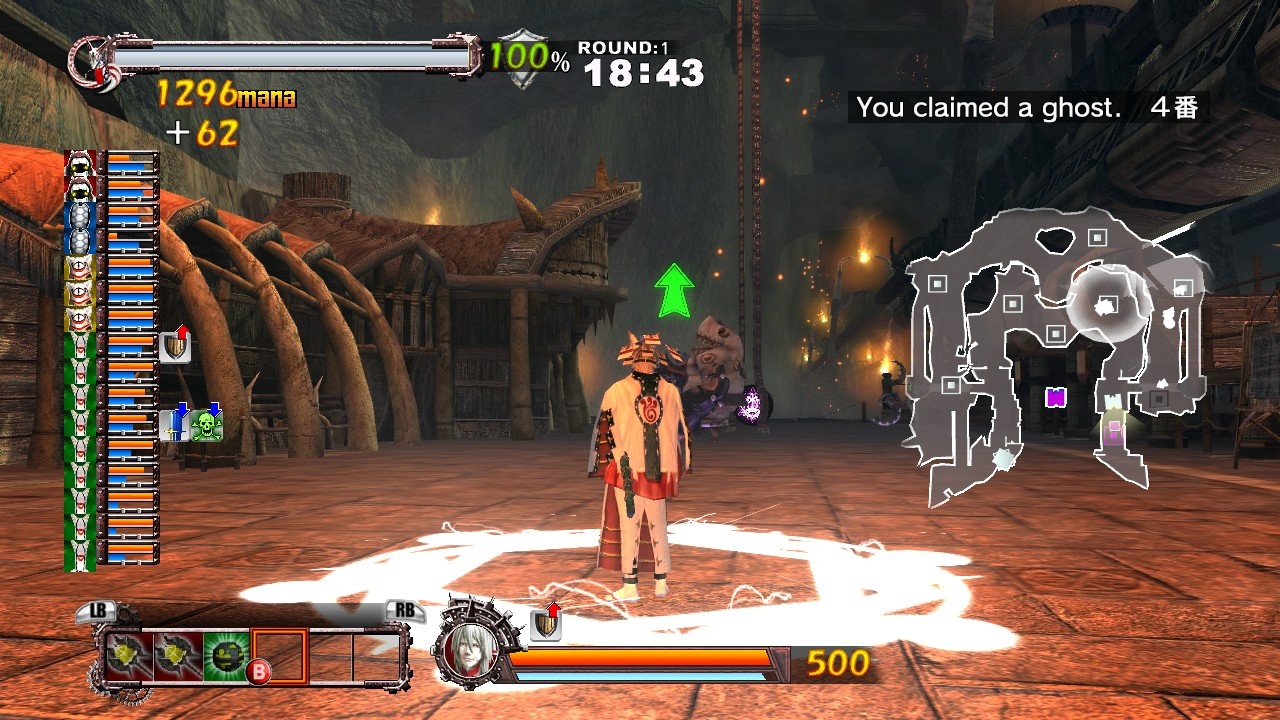The width and height of the screenshot is (1280, 720).
Task: Click the red B button prompt
Action: pos(258,668)
